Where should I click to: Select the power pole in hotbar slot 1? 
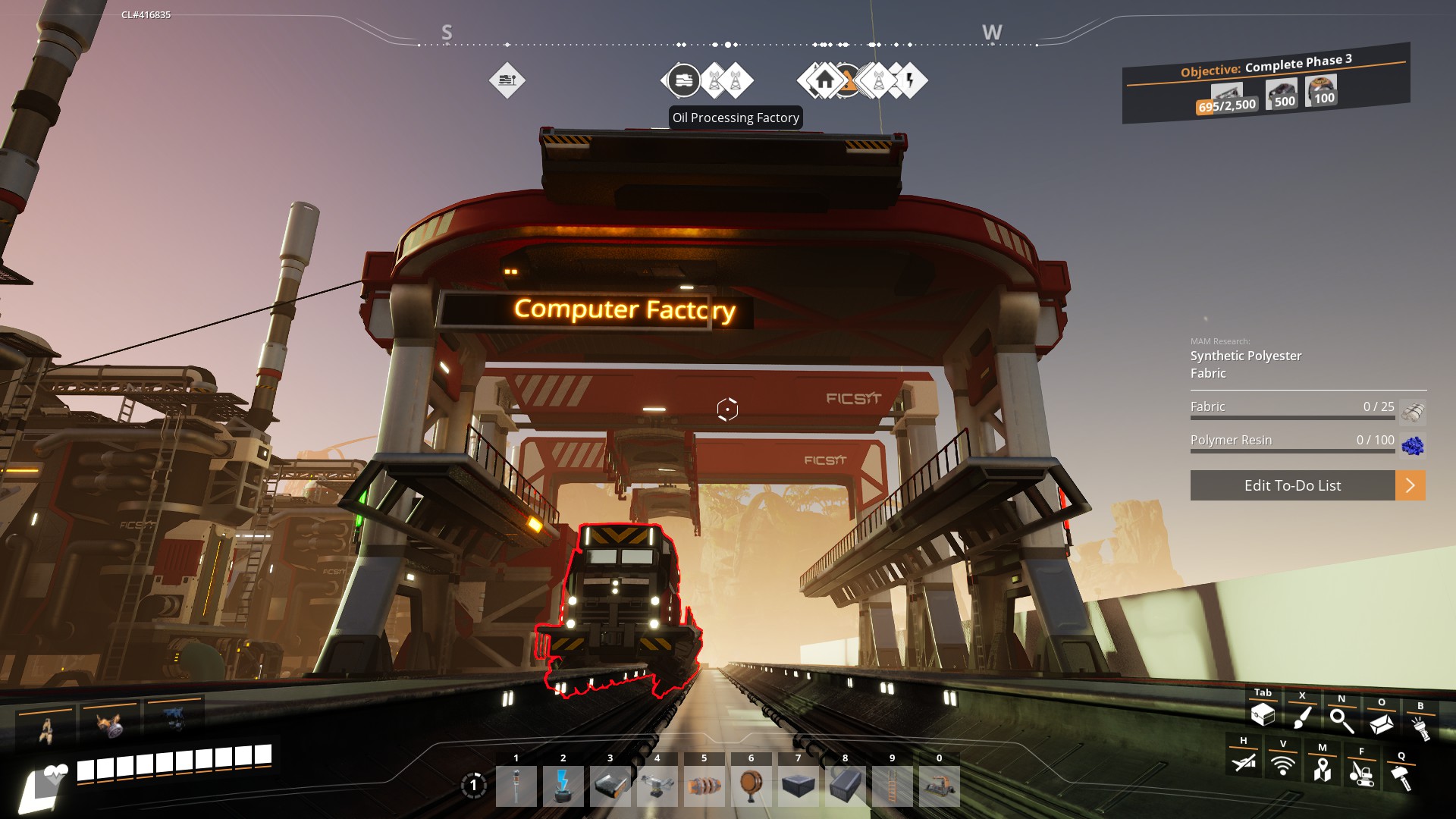click(516, 786)
